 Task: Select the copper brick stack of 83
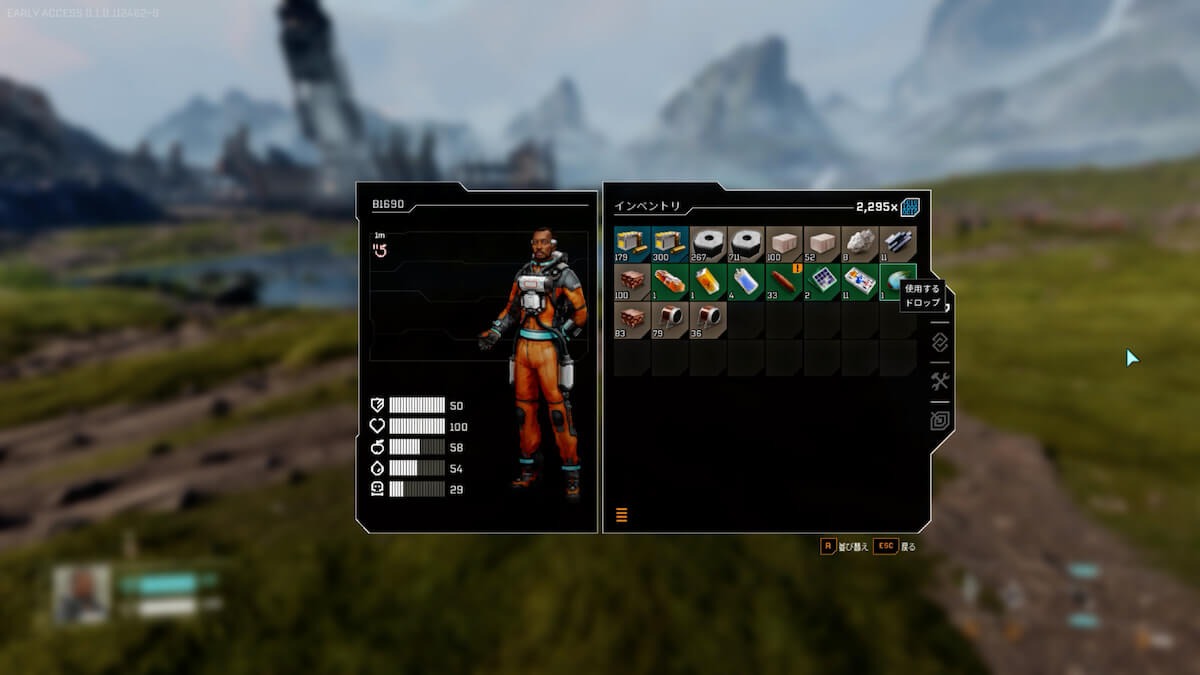pos(632,320)
